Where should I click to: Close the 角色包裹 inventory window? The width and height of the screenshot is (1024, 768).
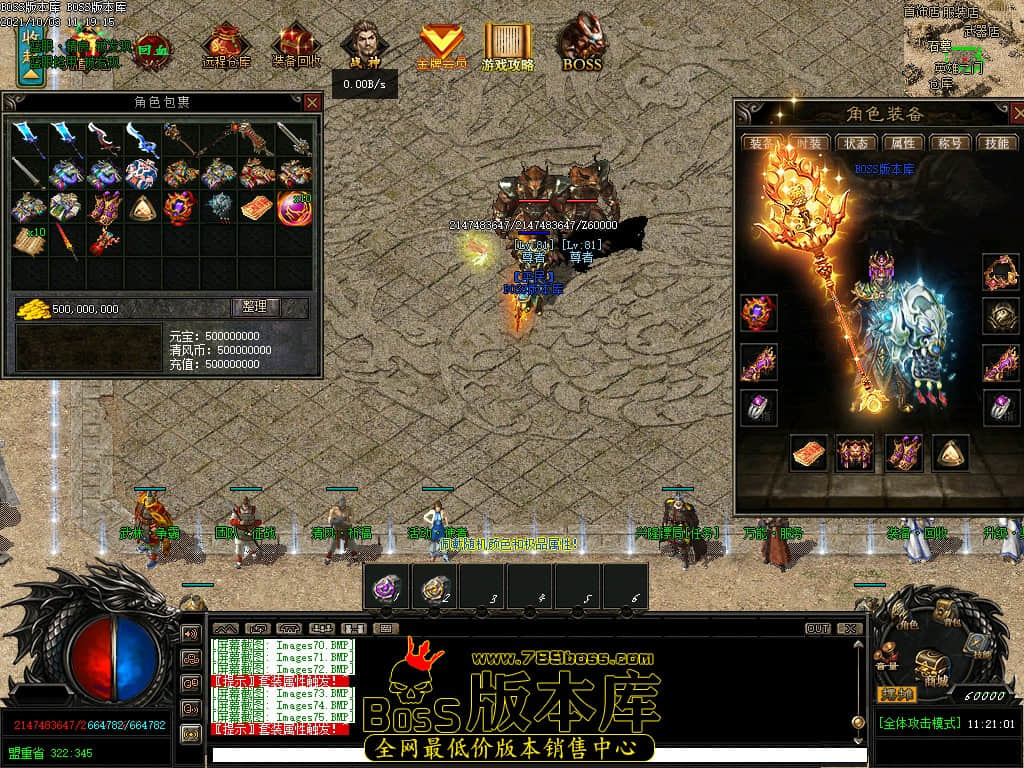click(x=312, y=102)
